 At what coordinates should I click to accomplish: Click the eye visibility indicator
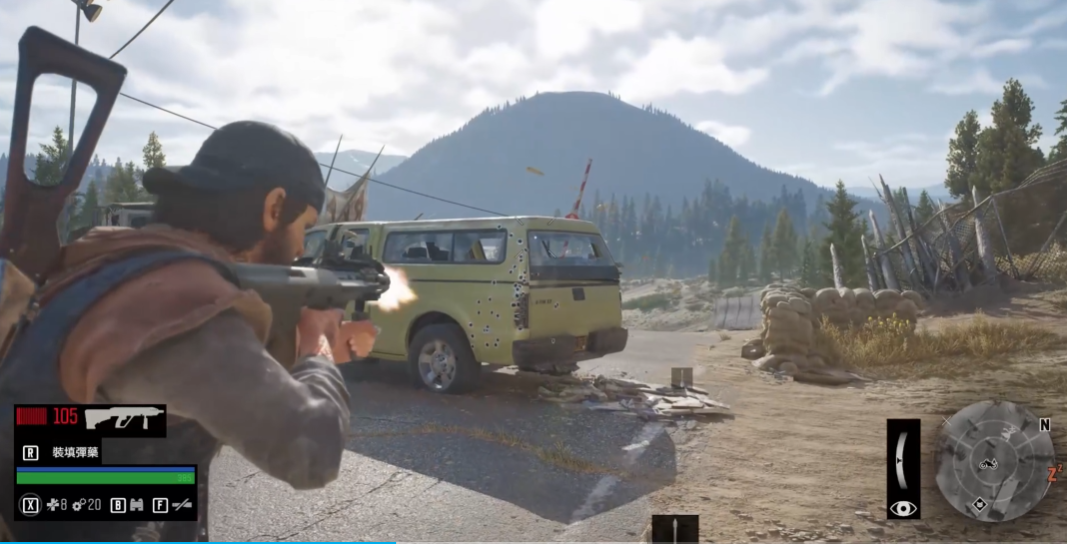(x=903, y=508)
